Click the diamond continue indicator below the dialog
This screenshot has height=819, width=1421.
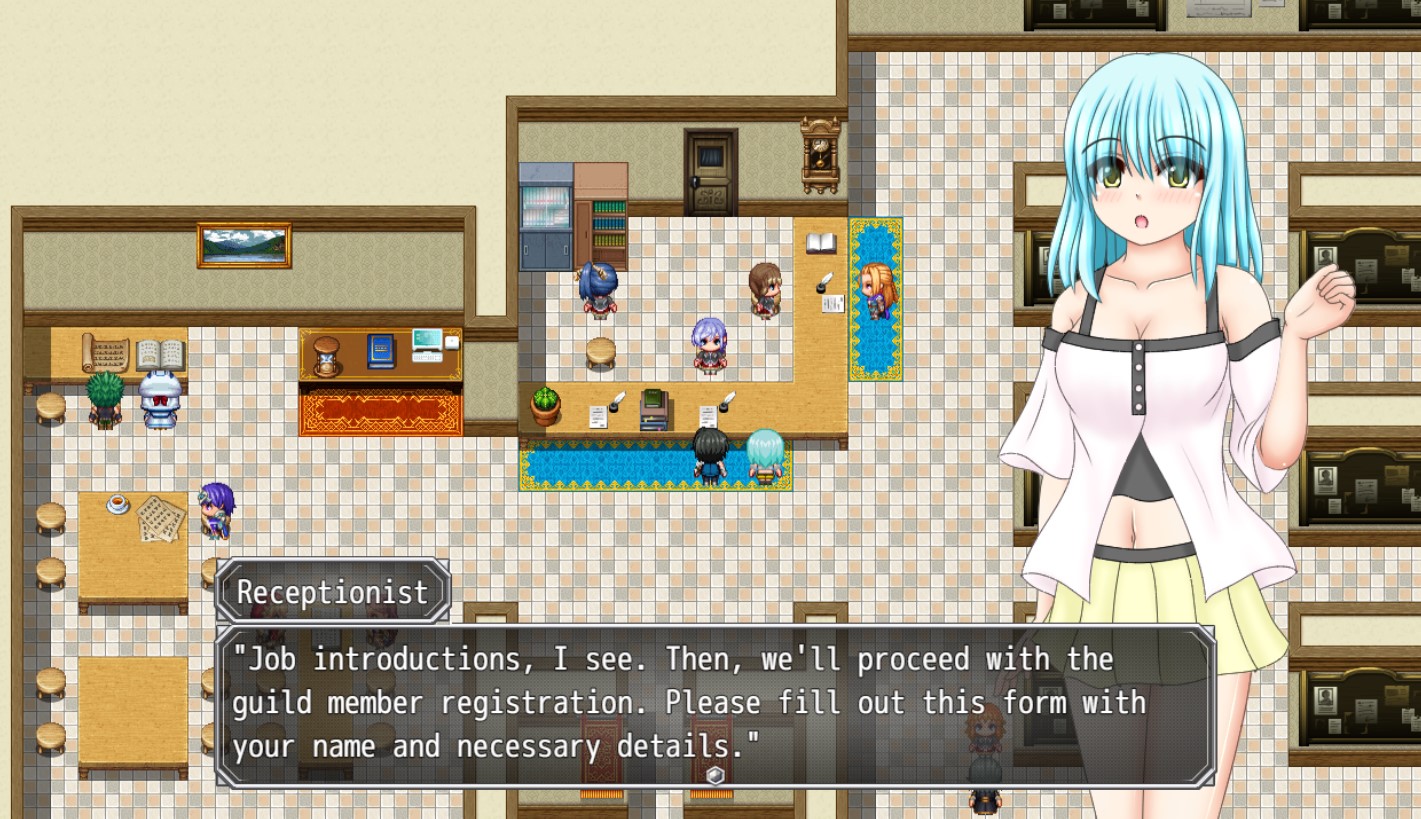coord(714,774)
